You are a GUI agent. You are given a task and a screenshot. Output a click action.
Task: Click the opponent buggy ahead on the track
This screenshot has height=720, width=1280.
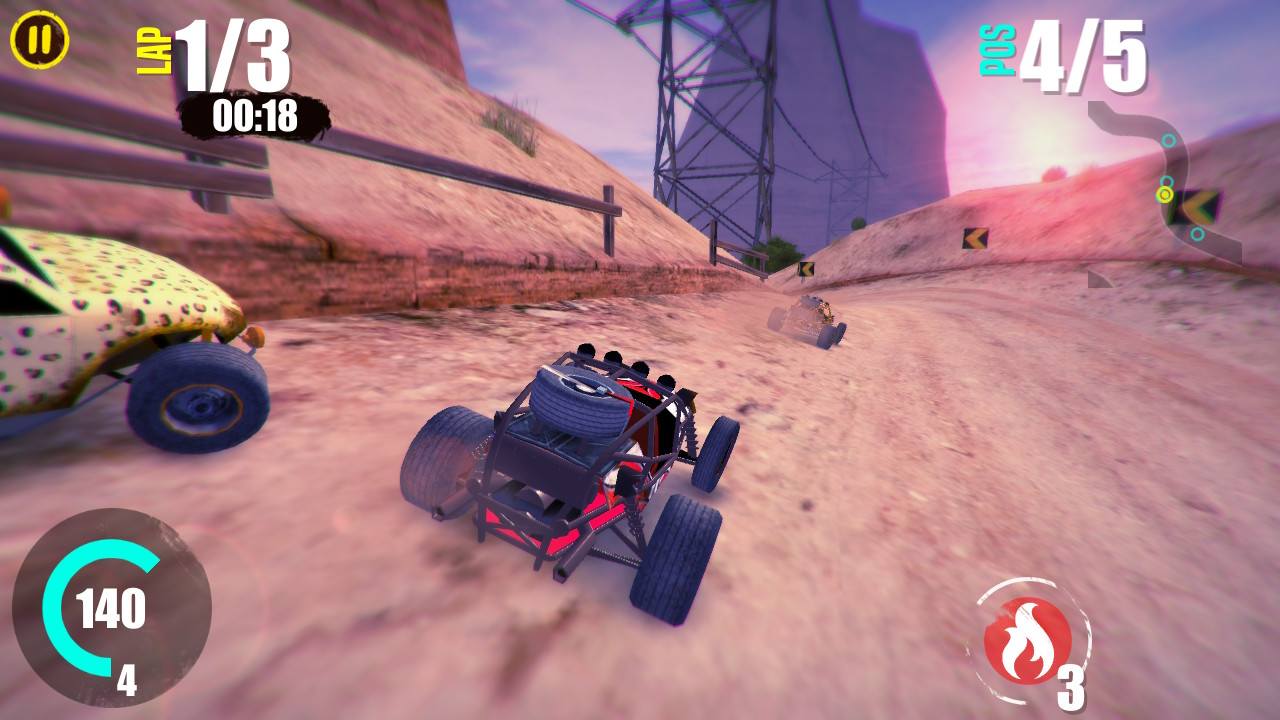coord(812,320)
